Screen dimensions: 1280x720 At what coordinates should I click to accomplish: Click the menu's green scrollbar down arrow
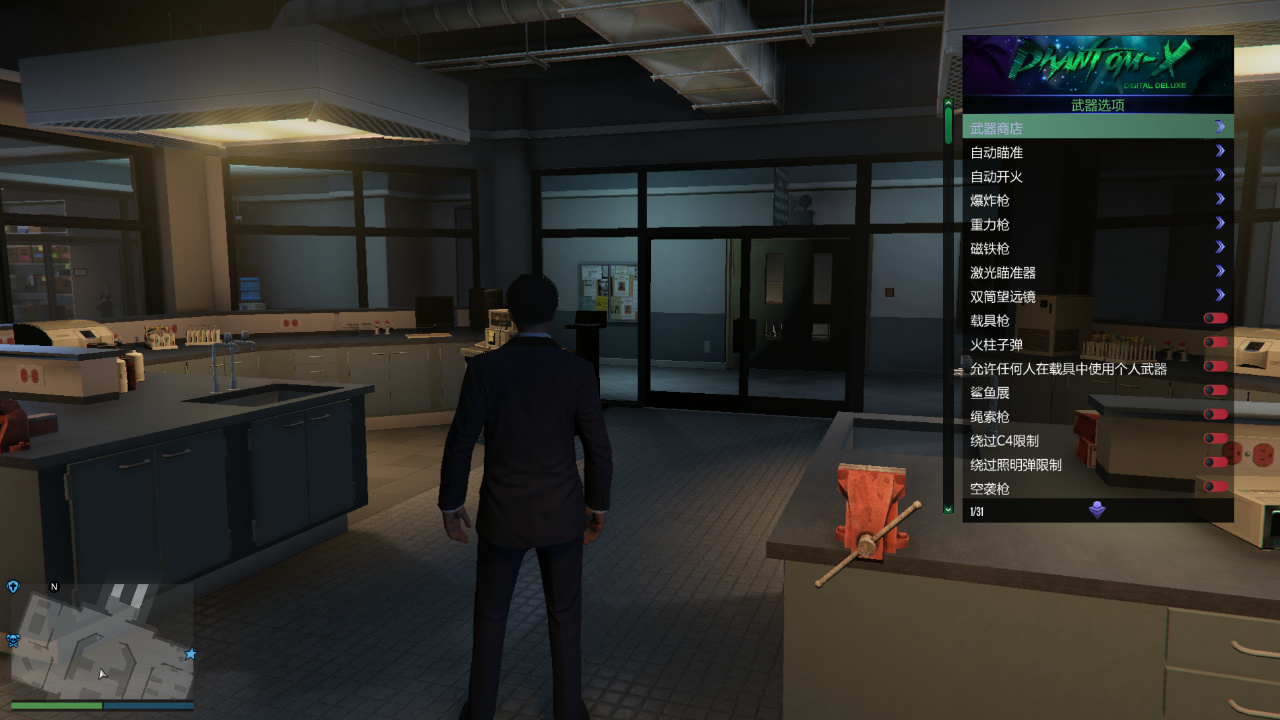click(948, 510)
